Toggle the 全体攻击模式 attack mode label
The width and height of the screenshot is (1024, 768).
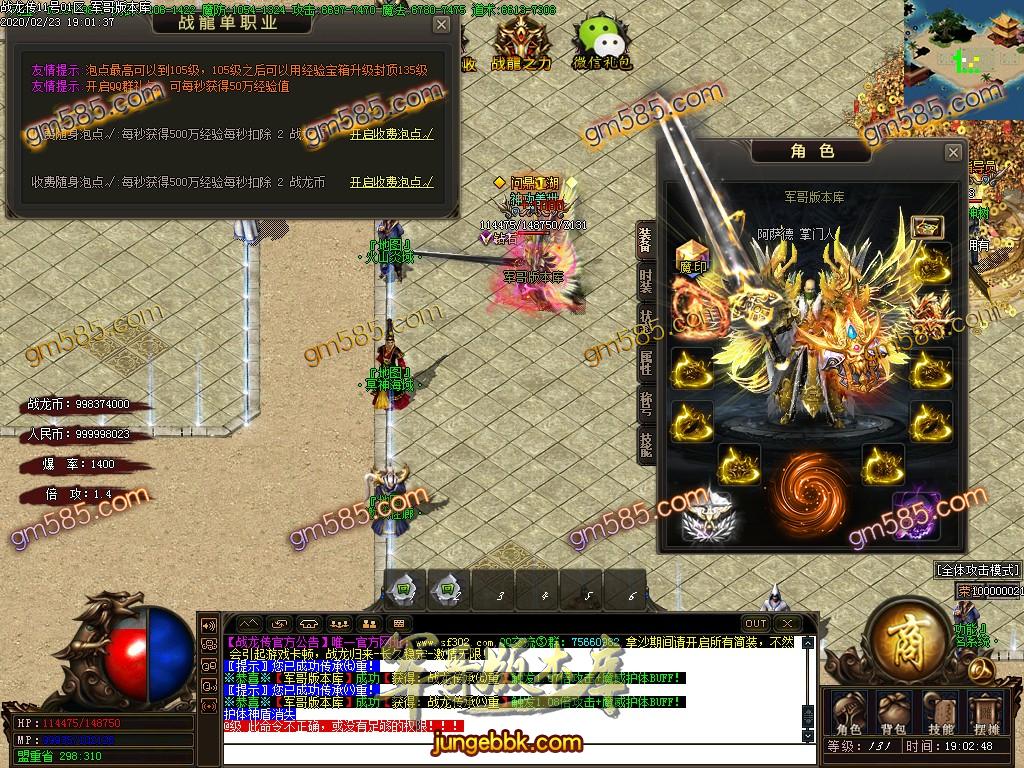tap(977, 570)
